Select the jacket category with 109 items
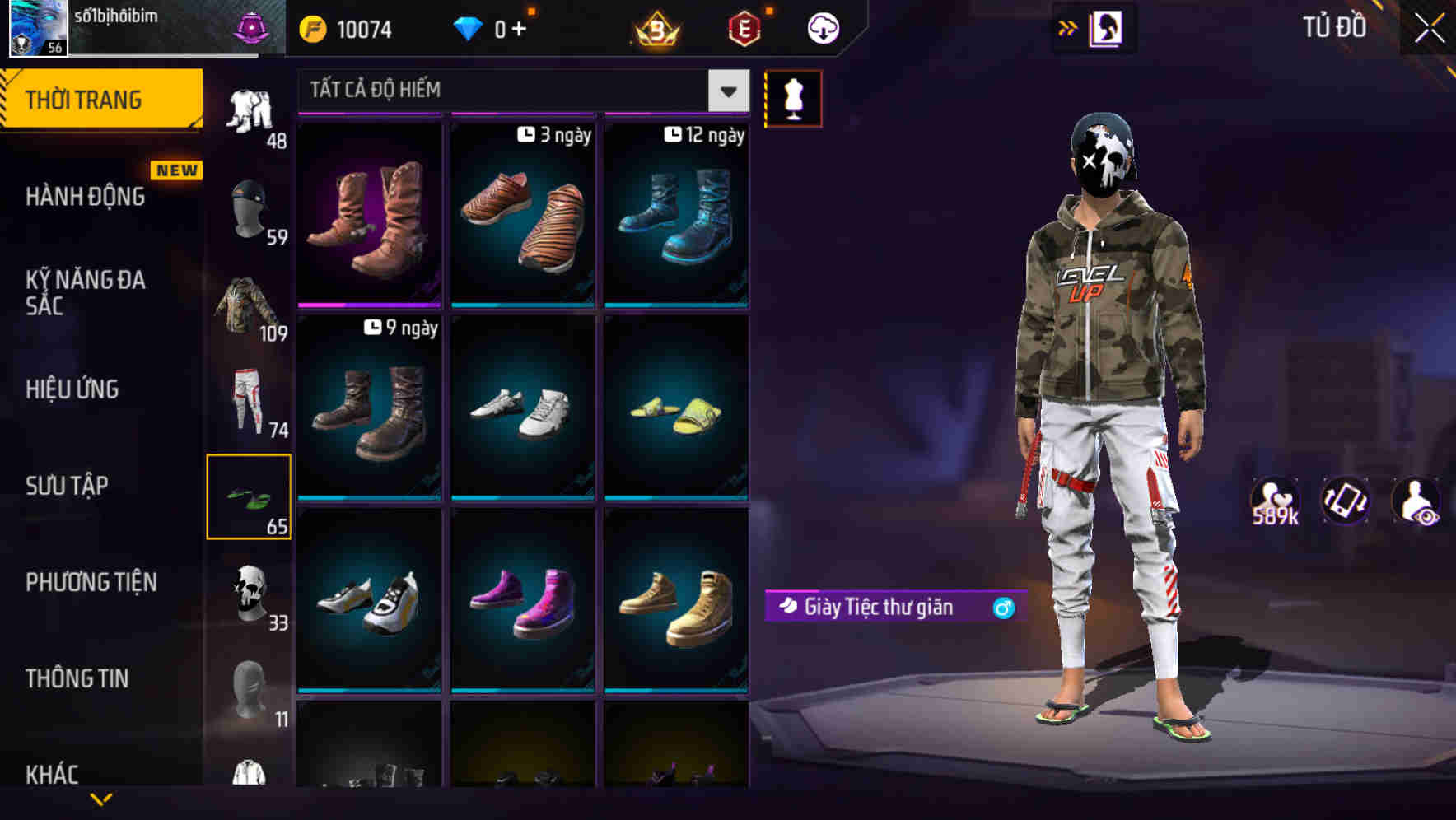This screenshot has width=1456, height=820. tap(250, 313)
